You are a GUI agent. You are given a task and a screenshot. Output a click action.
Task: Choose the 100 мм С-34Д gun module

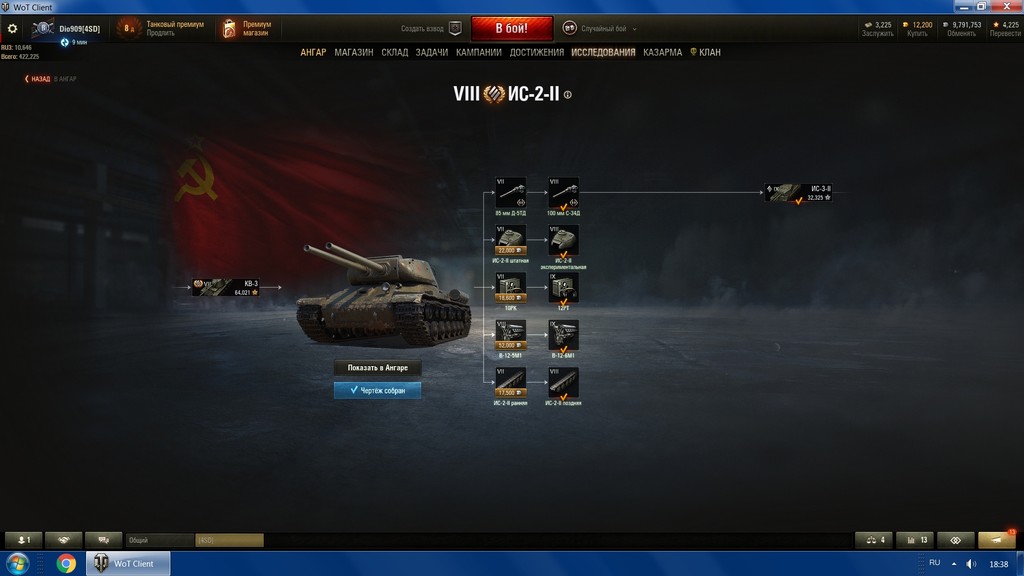[563, 192]
